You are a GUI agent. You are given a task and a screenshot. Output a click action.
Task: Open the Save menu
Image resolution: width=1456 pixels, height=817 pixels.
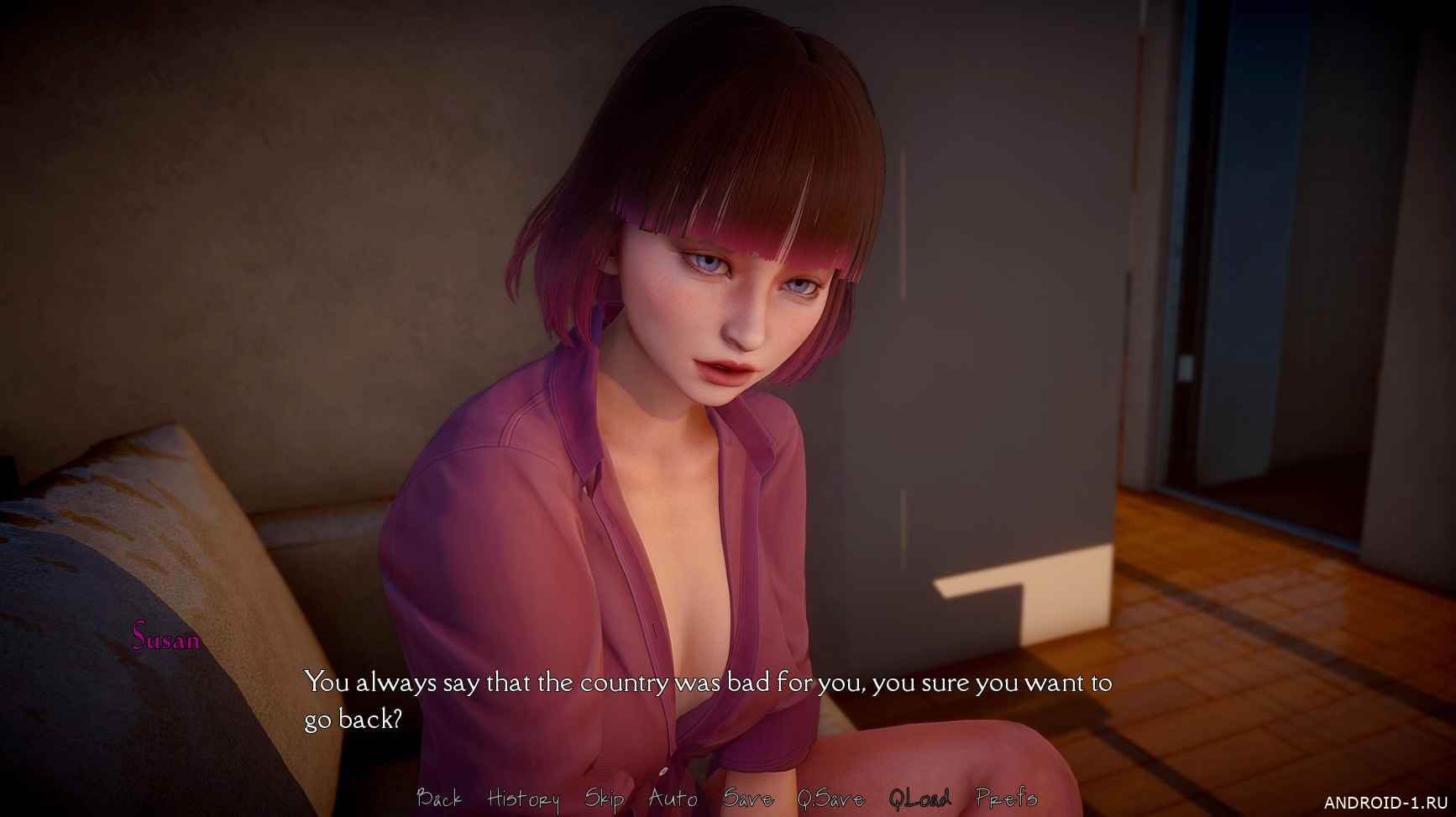pos(747,798)
